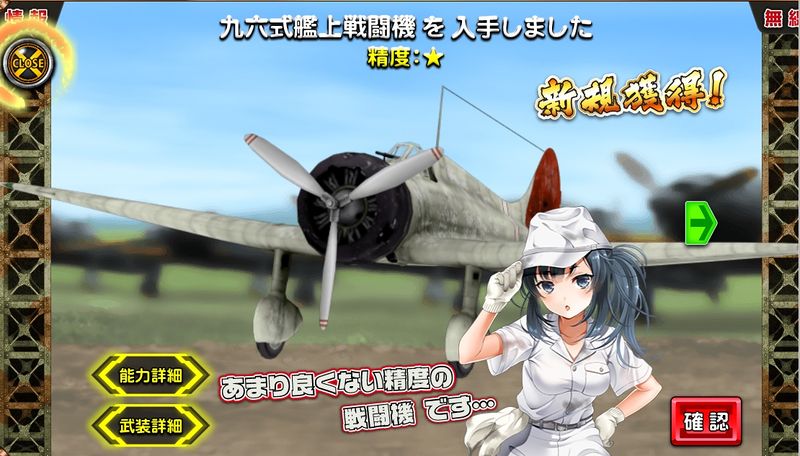Confirm with the red 確認 button

[x=705, y=419]
